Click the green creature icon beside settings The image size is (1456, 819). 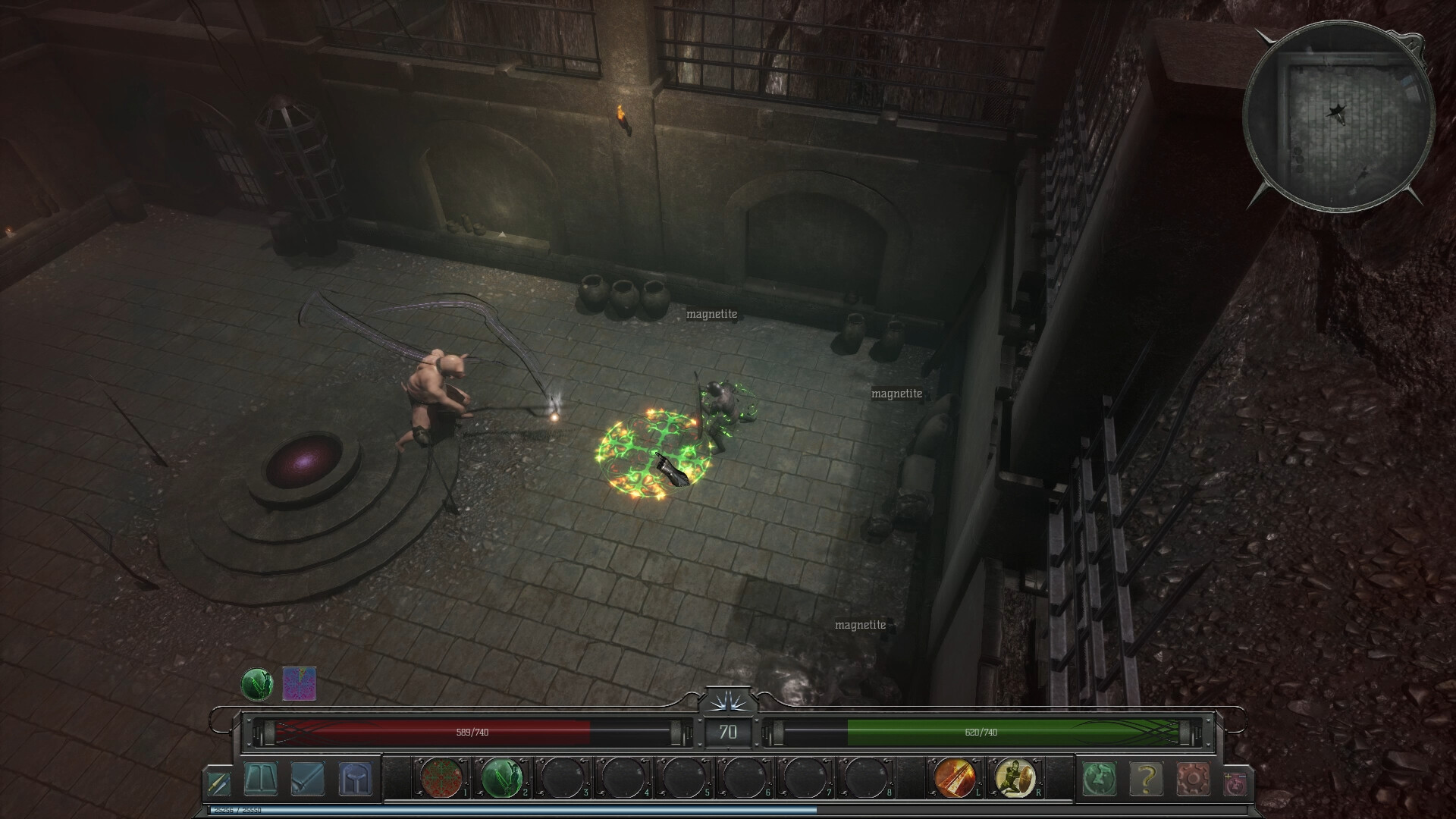[1100, 779]
